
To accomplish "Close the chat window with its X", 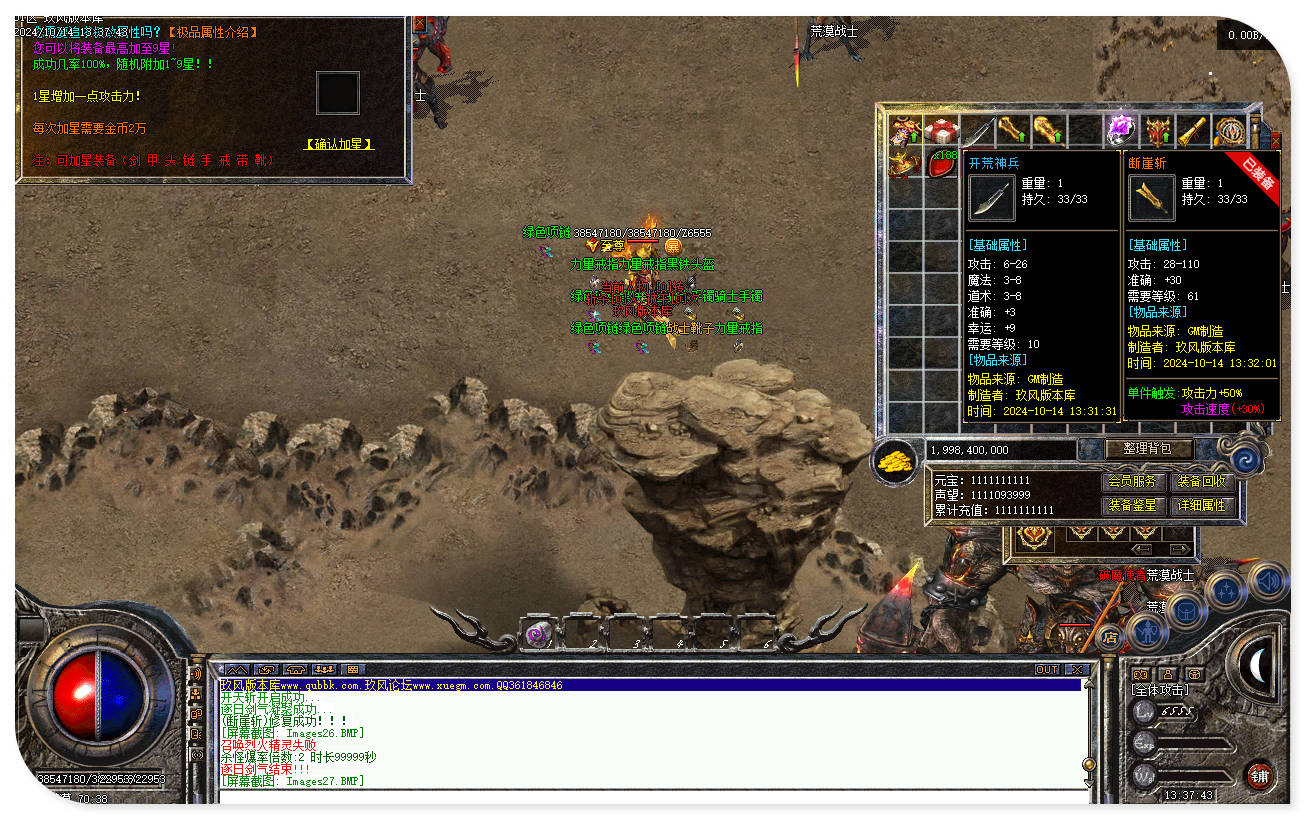I will pyautogui.click(x=1076, y=669).
